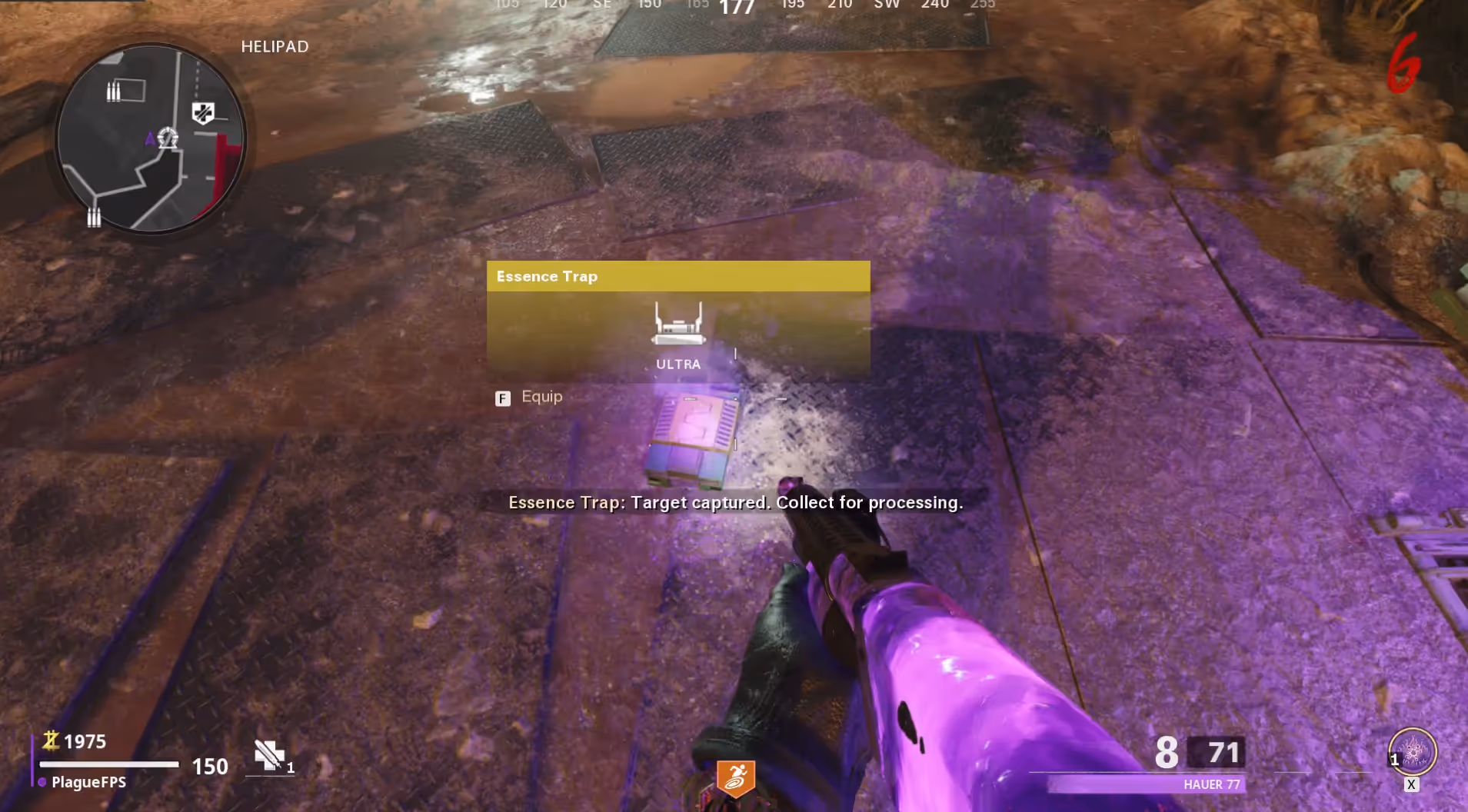Click the circular minimap
Image resolution: width=1468 pixels, height=812 pixels.
(151, 138)
